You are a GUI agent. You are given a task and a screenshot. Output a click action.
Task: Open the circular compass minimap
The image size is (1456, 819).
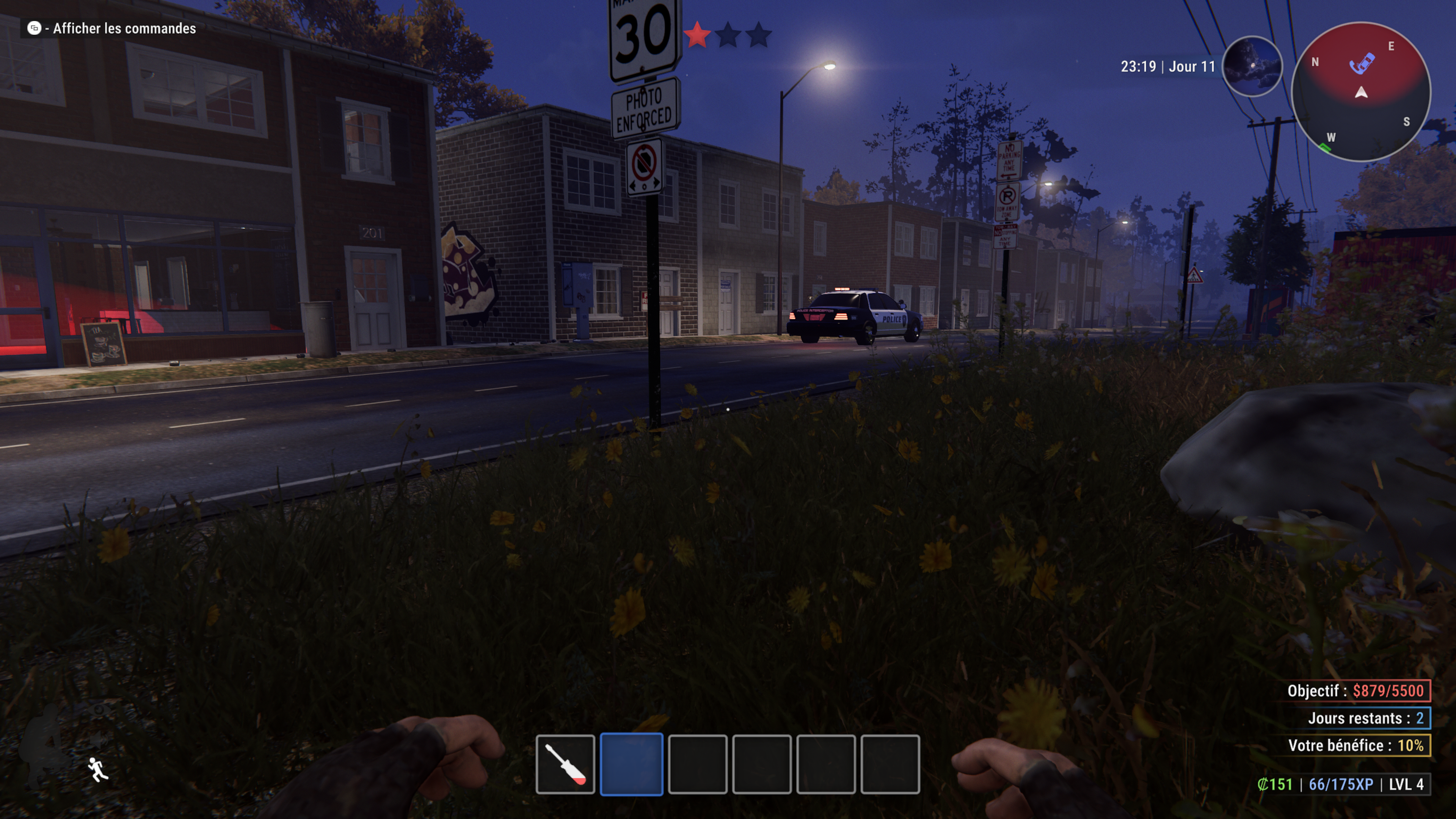pyautogui.click(x=1361, y=92)
